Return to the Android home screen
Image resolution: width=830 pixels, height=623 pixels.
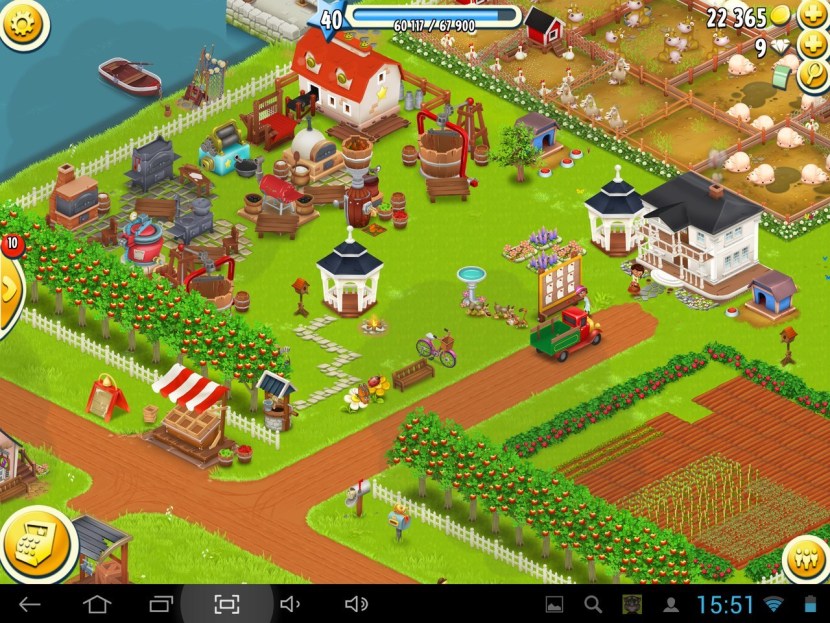pyautogui.click(x=96, y=604)
